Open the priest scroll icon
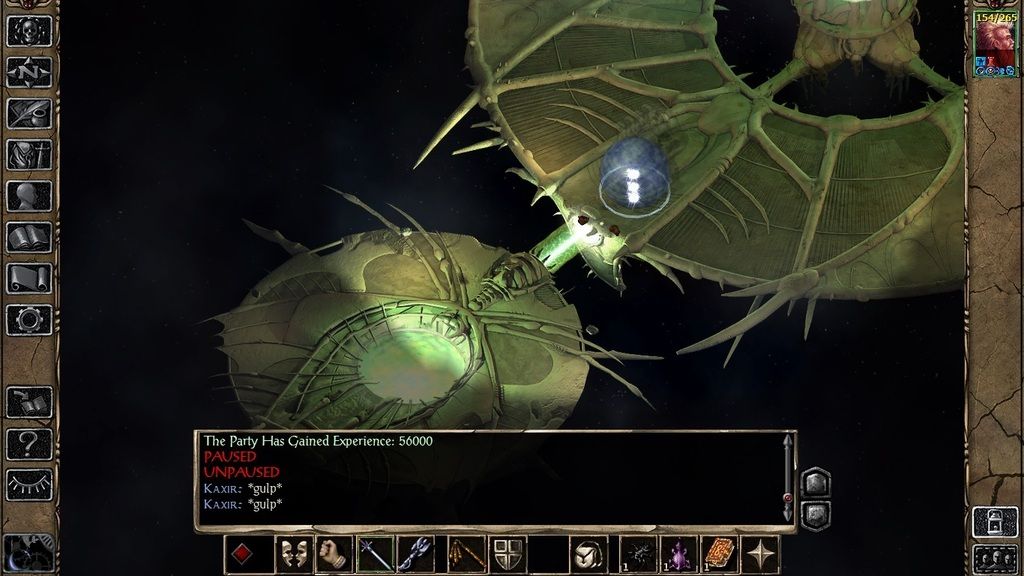Screen dimensions: 1024x576 pyautogui.click(x=29, y=278)
